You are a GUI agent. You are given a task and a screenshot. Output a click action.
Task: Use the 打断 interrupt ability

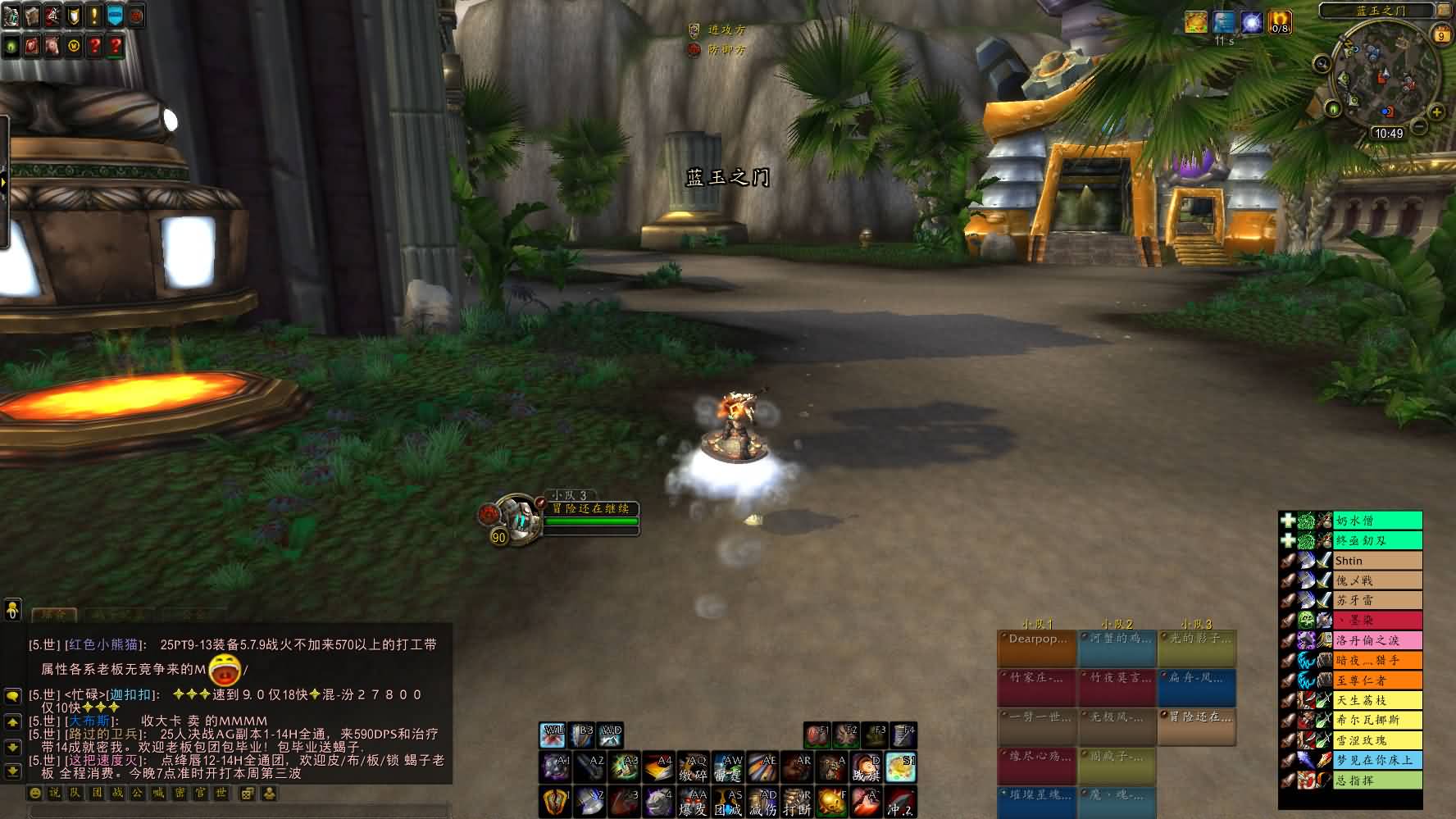(x=797, y=802)
